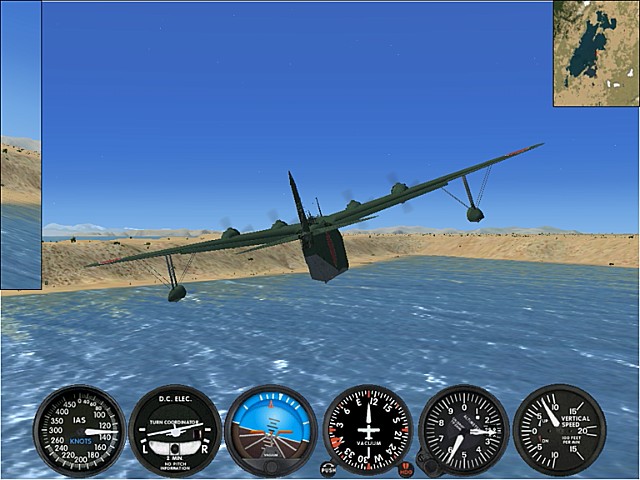The width and height of the screenshot is (640, 480).
Task: Click the PUSH knob on heading indicator
Action: click(x=329, y=468)
